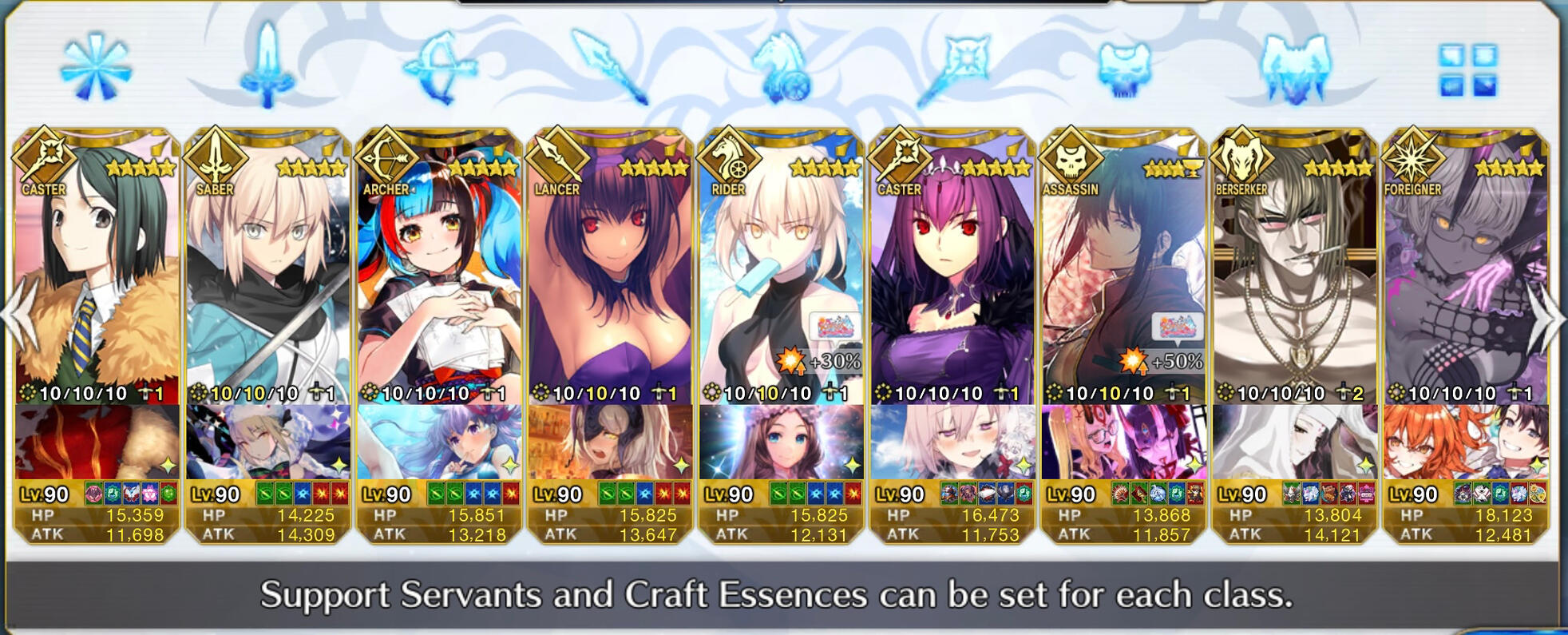Switch to the Berserker class beast tab

(1294, 68)
